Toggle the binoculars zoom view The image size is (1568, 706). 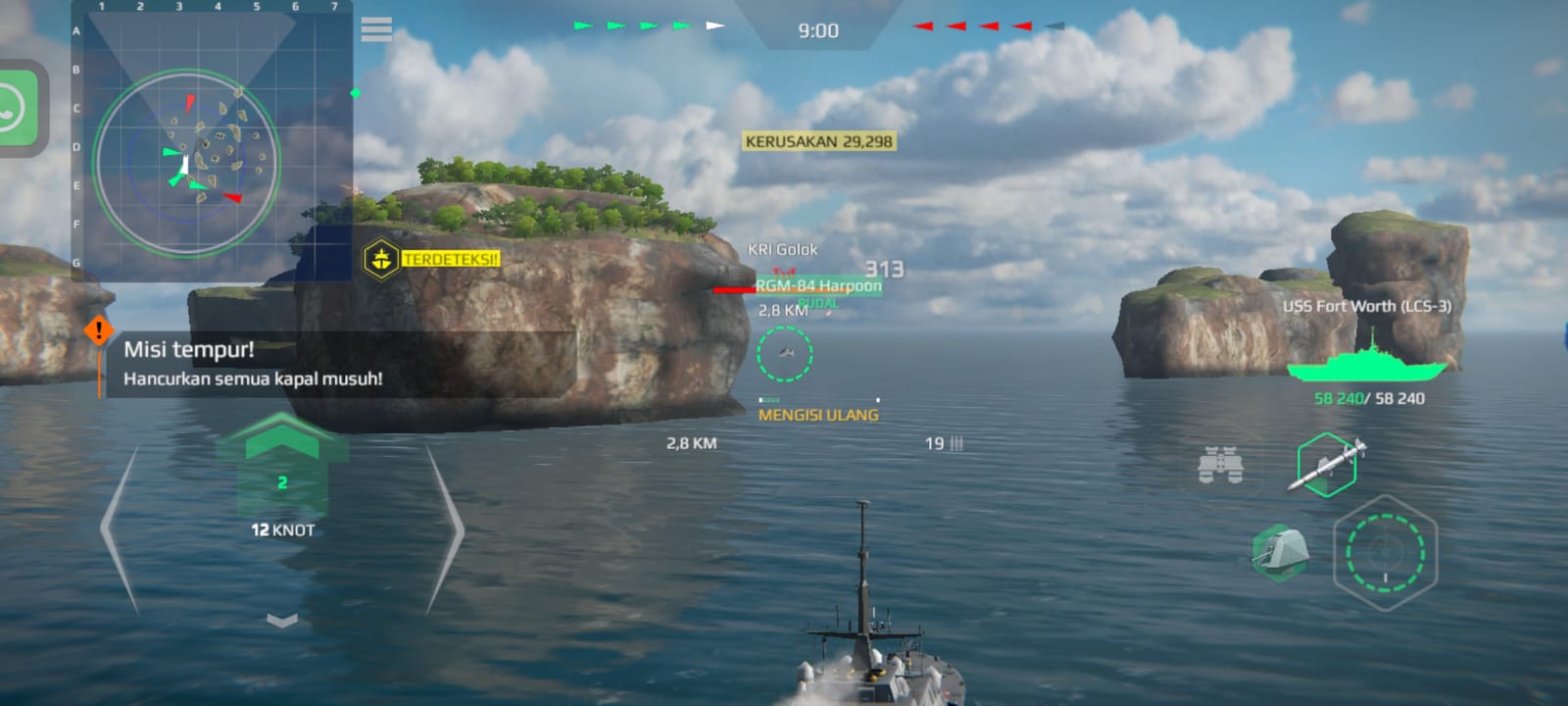tap(1221, 465)
